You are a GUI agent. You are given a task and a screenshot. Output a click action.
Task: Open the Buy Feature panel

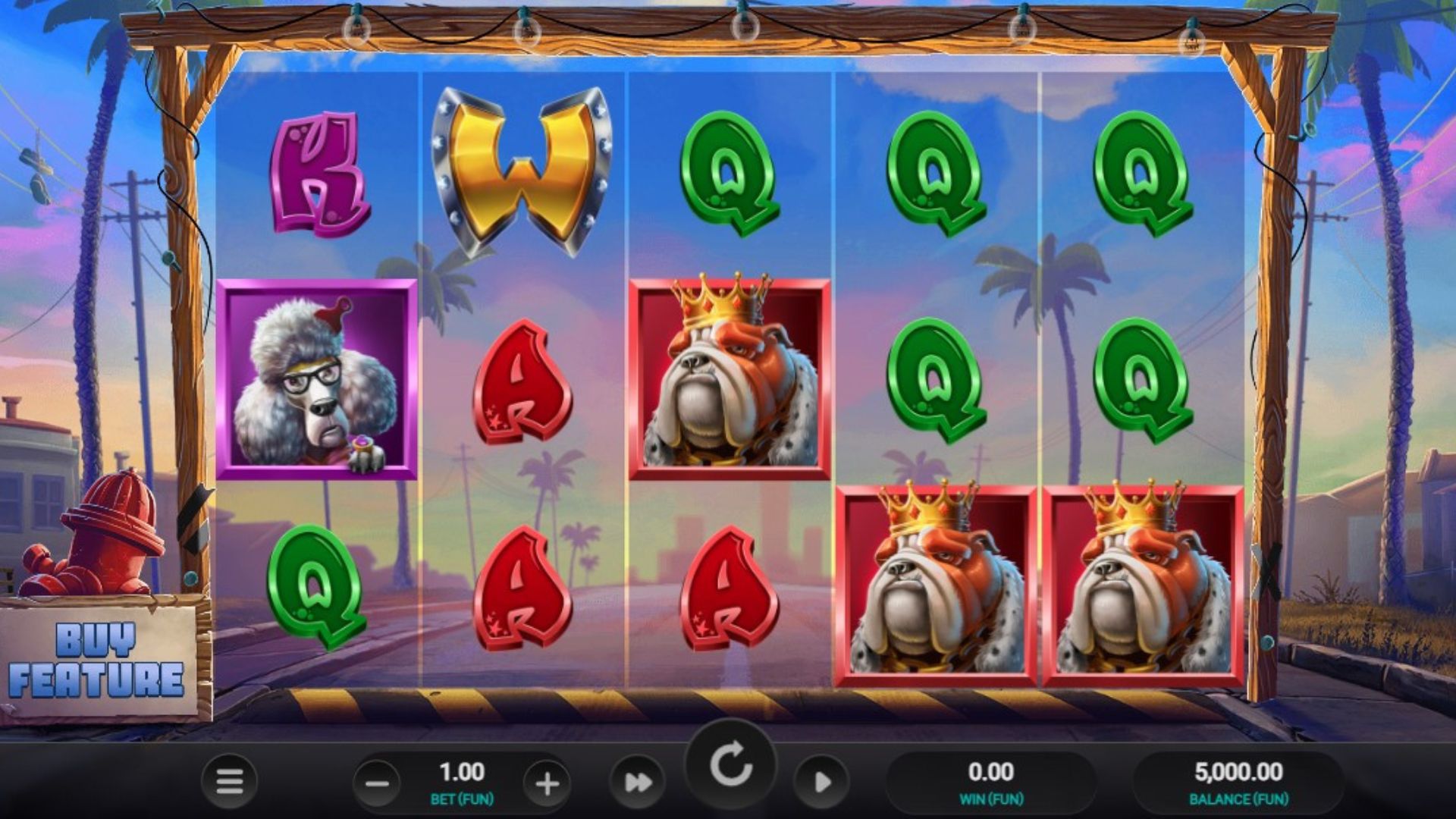[97, 660]
